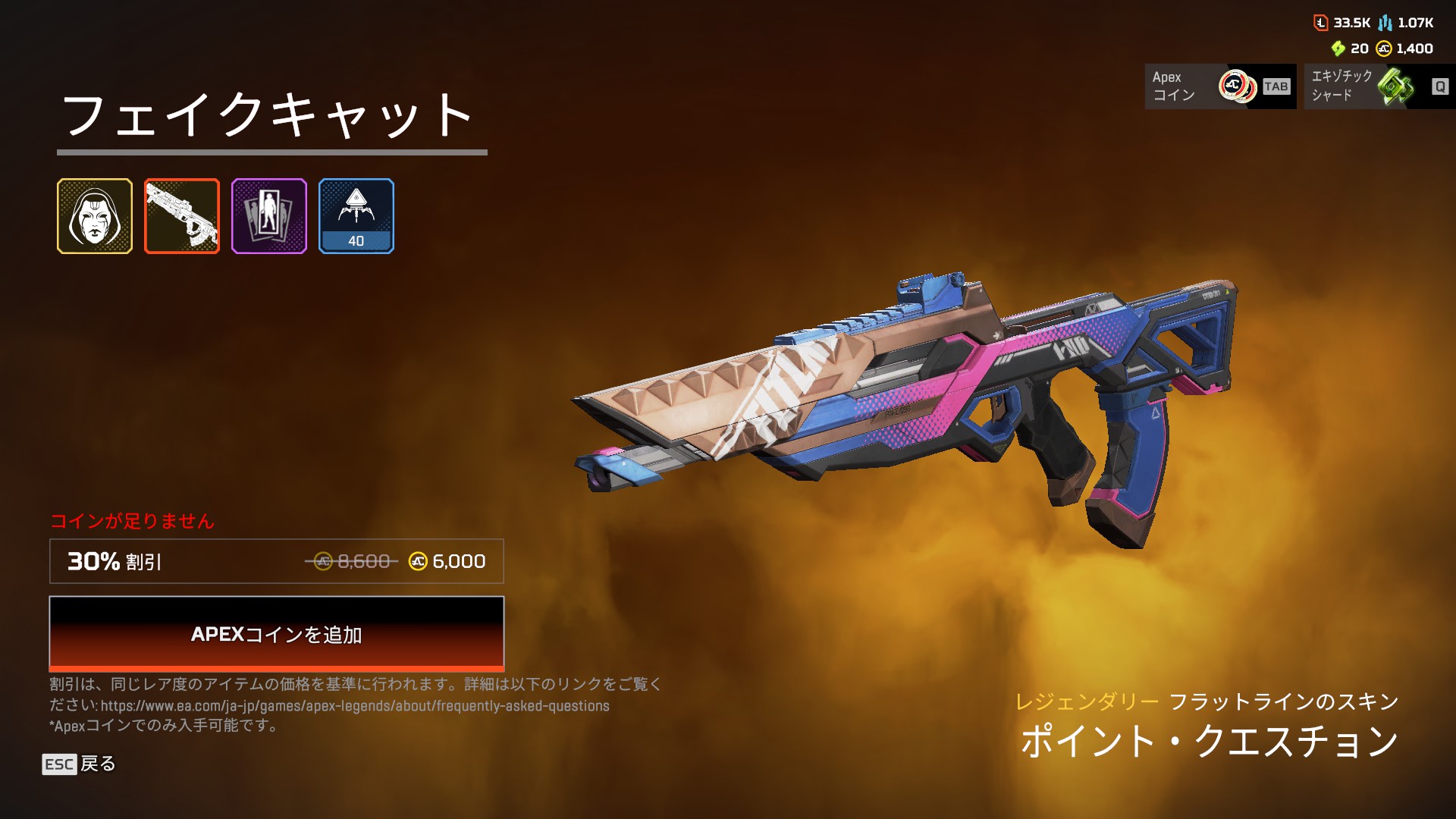Open the EA frequently-asked-questions link
Image resolution: width=1456 pixels, height=819 pixels.
tap(355, 706)
